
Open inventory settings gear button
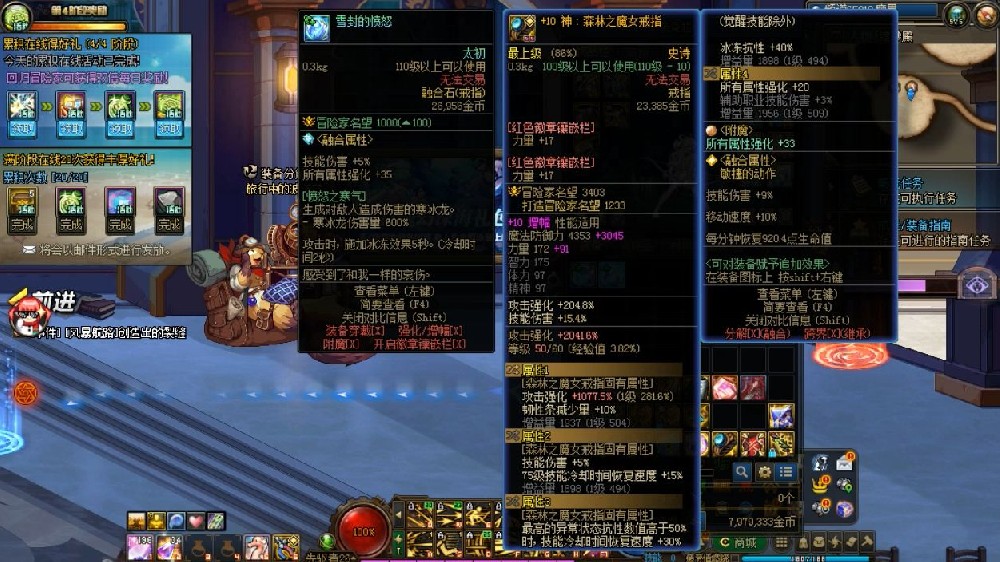coord(765,471)
